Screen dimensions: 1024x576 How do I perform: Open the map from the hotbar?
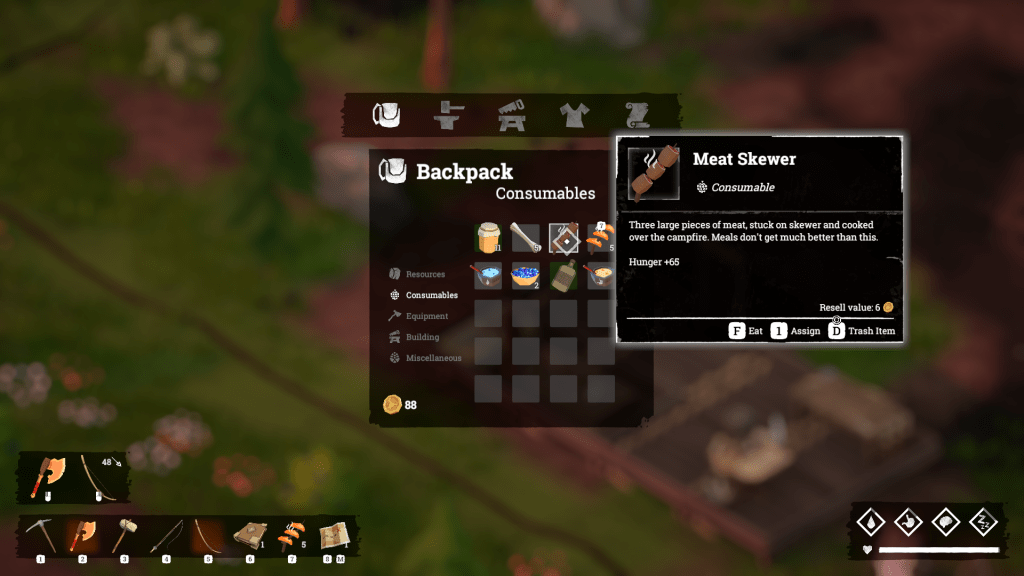(332, 535)
